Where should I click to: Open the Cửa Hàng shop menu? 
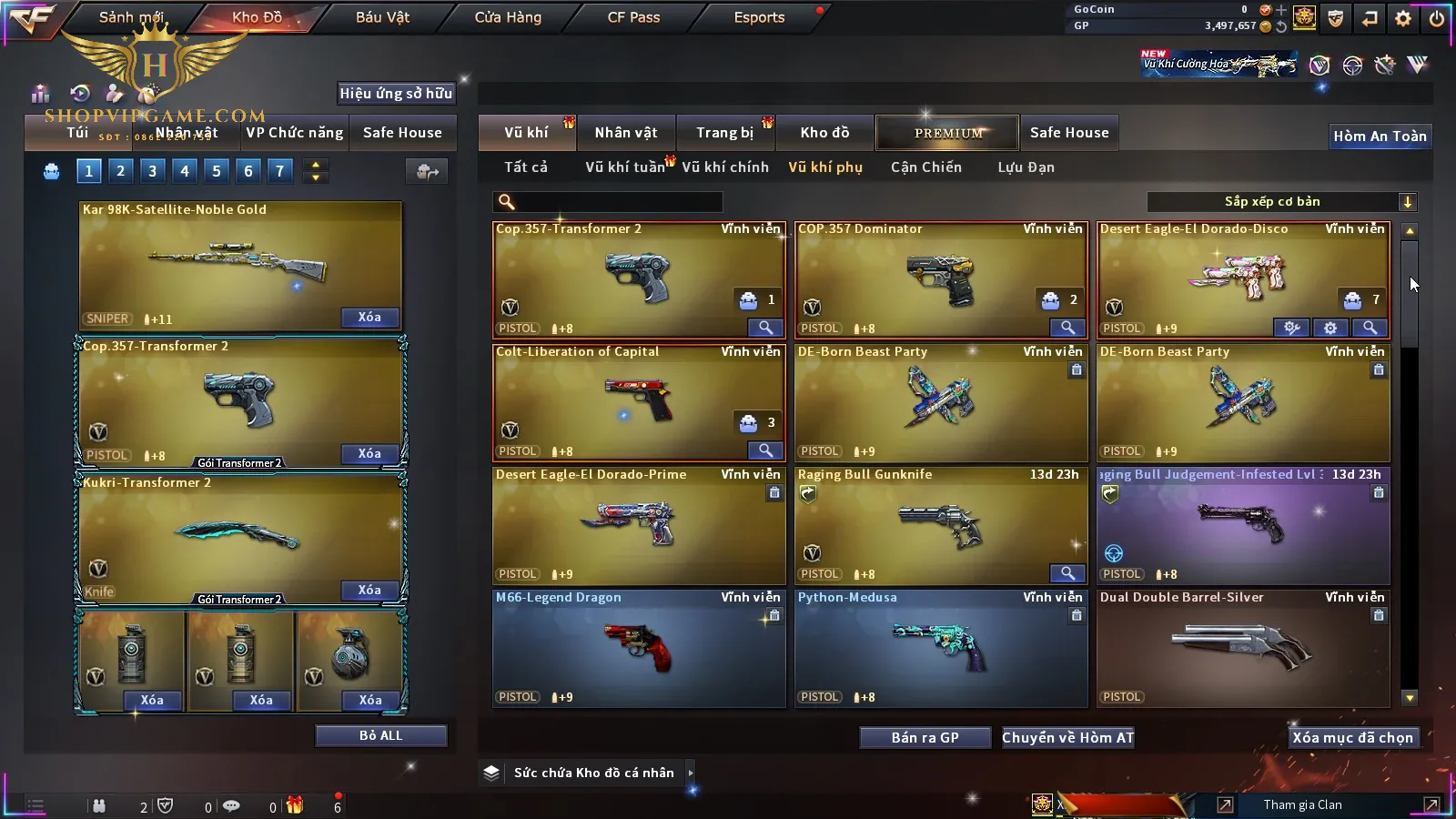pyautogui.click(x=508, y=17)
